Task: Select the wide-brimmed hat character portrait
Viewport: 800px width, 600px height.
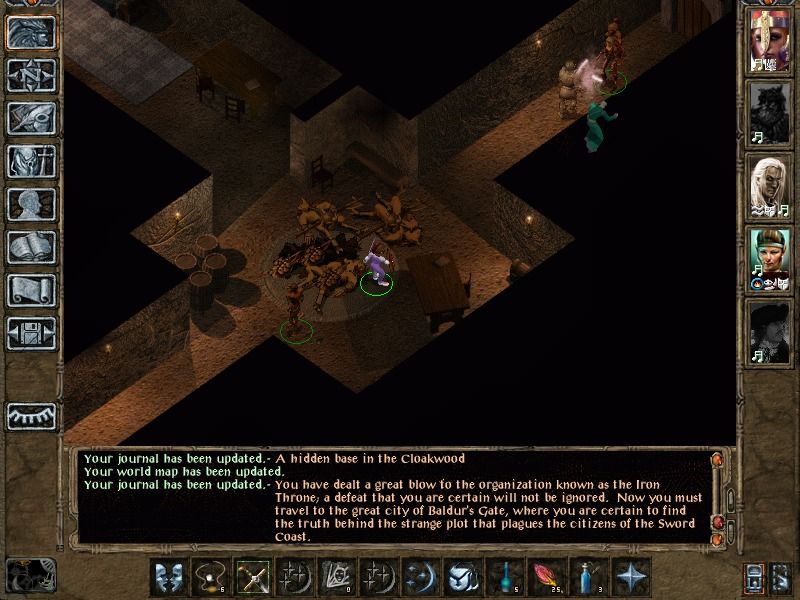Action: [x=769, y=332]
